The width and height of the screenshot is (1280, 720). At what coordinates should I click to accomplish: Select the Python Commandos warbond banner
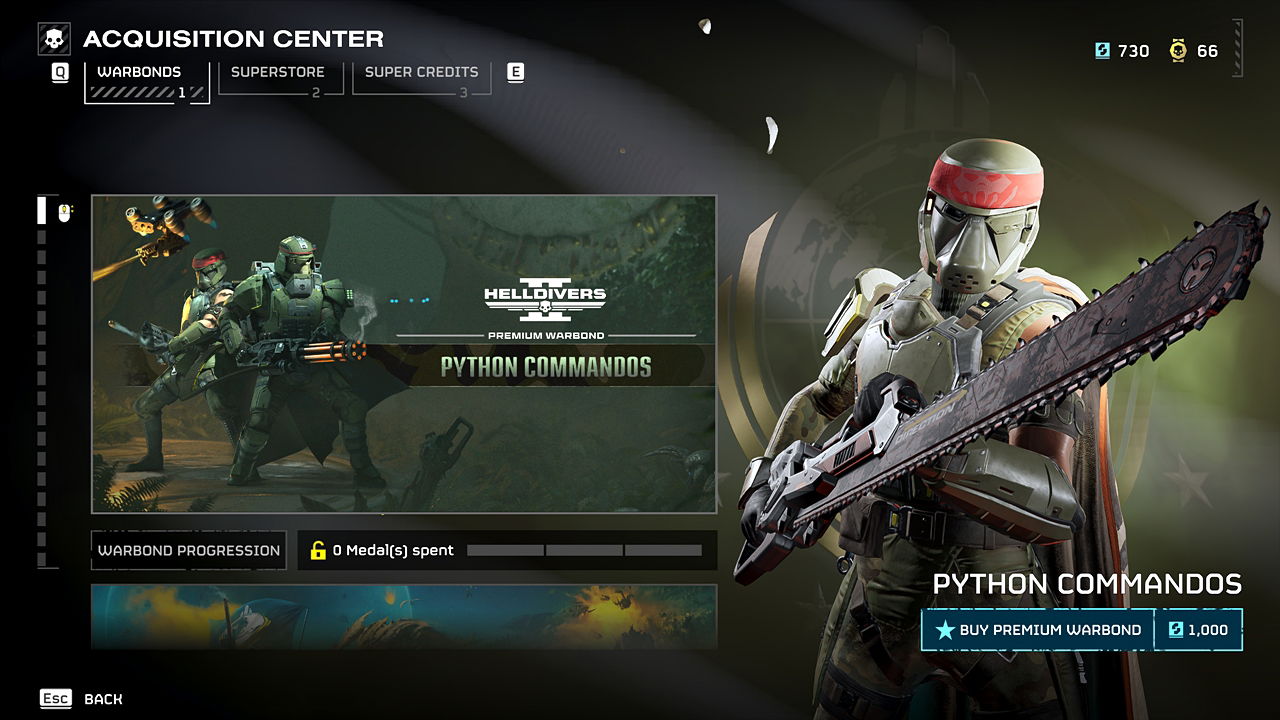click(x=402, y=352)
